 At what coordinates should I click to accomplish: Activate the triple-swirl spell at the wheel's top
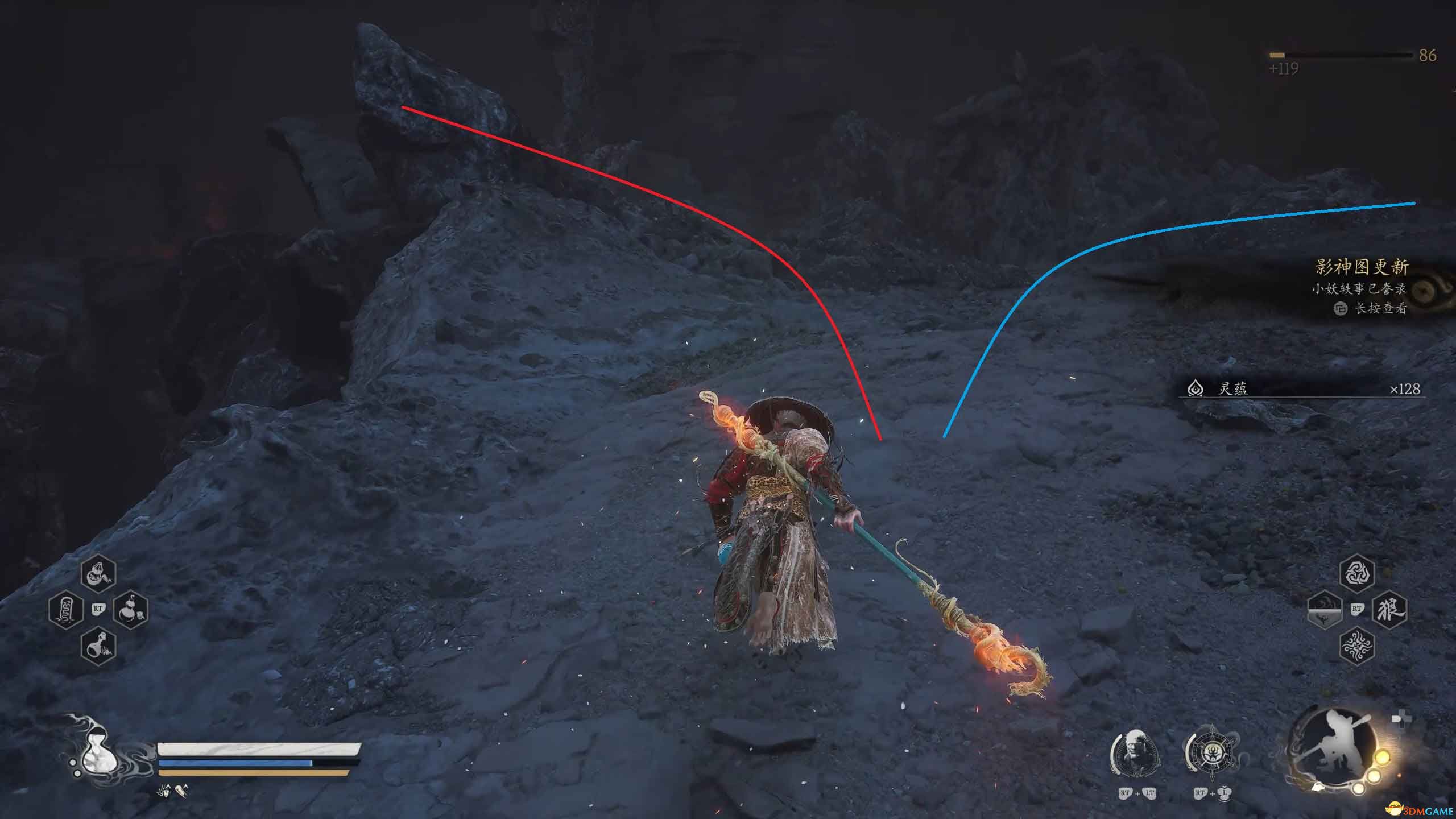click(1357, 573)
